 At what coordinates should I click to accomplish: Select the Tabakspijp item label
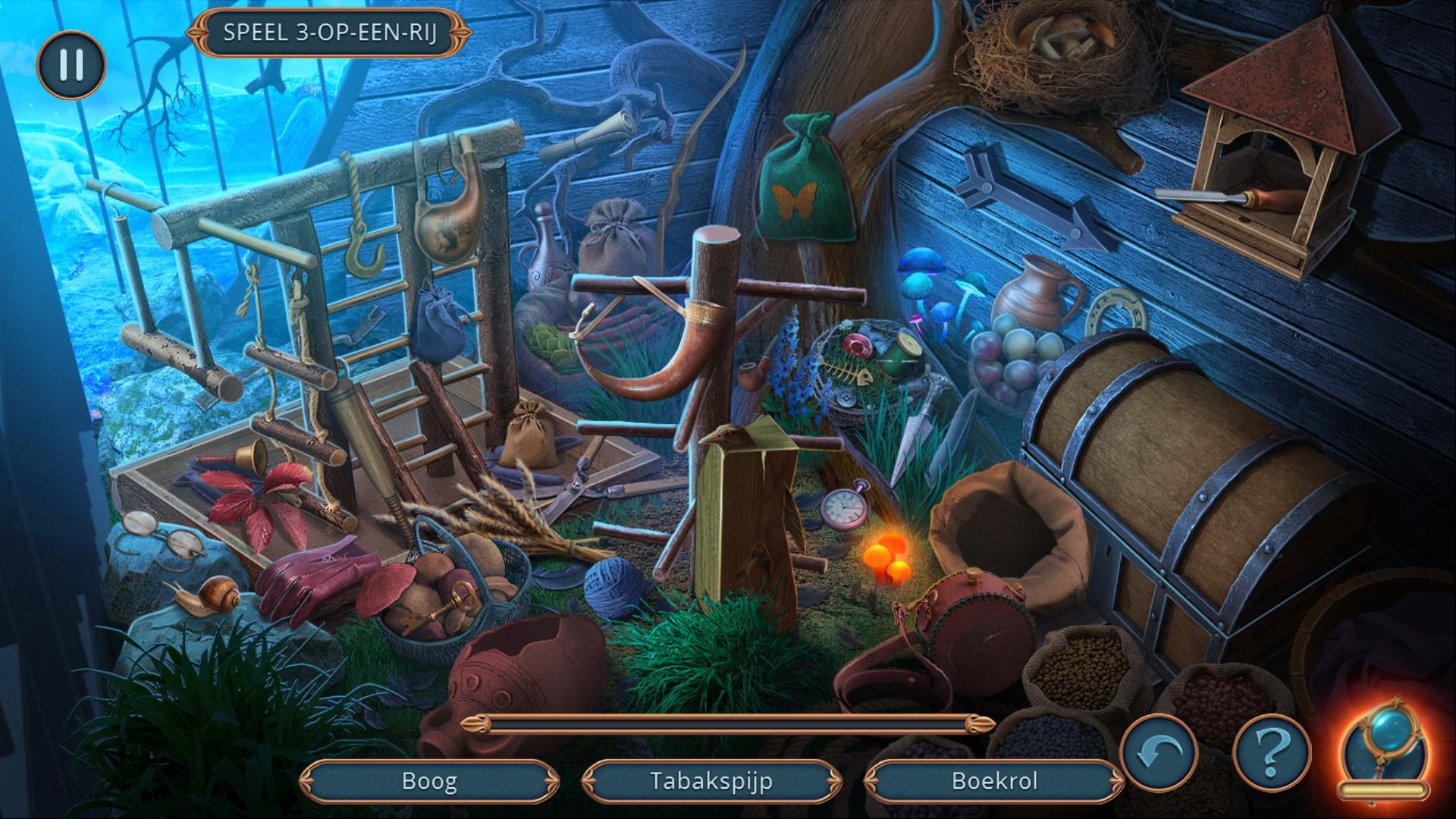coord(711,781)
